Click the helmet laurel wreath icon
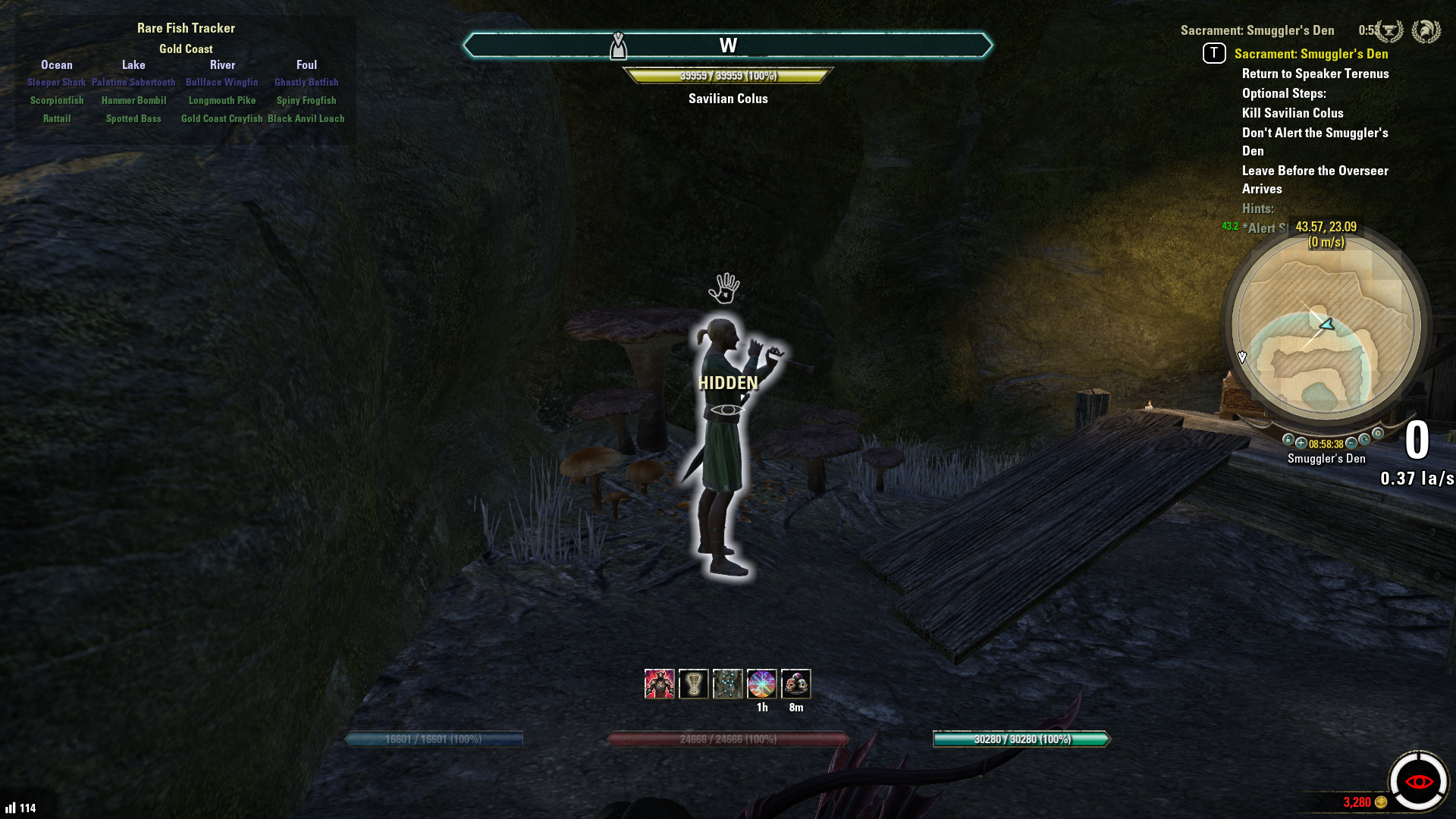Viewport: 1456px width, 819px height. pos(1426,31)
